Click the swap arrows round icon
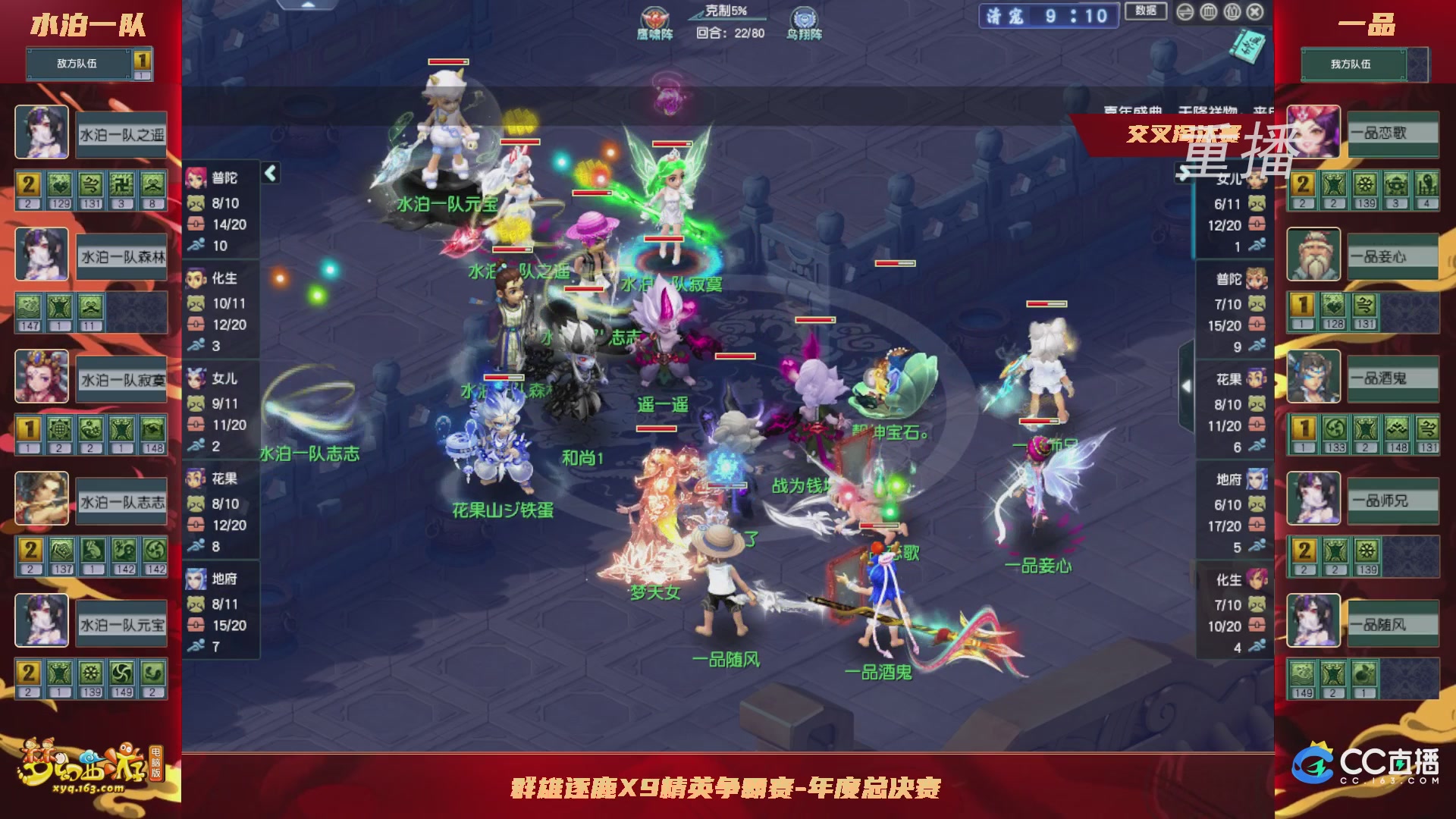This screenshot has width=1456, height=819. pyautogui.click(x=1185, y=12)
